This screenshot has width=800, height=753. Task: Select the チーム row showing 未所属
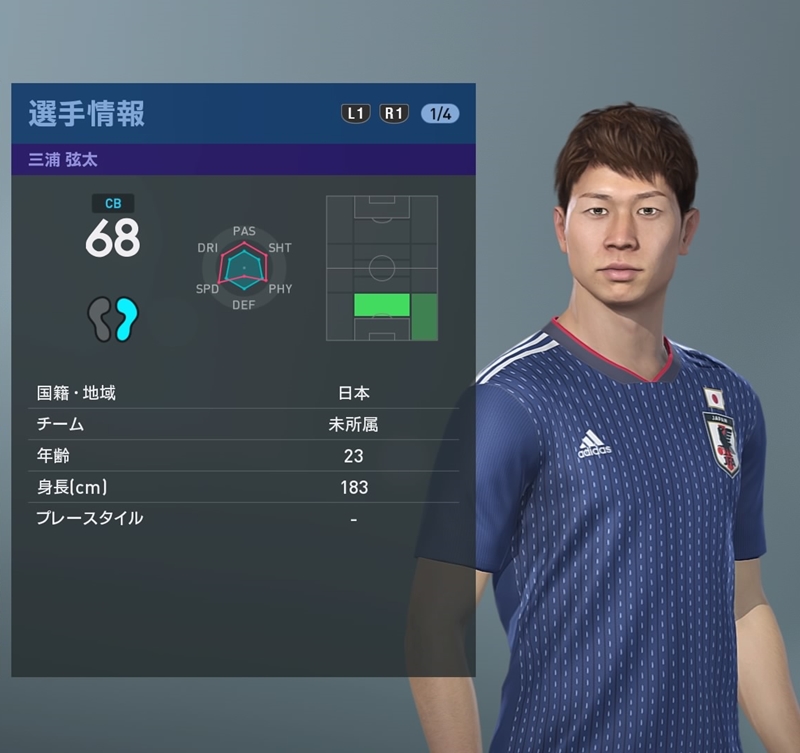click(x=243, y=424)
